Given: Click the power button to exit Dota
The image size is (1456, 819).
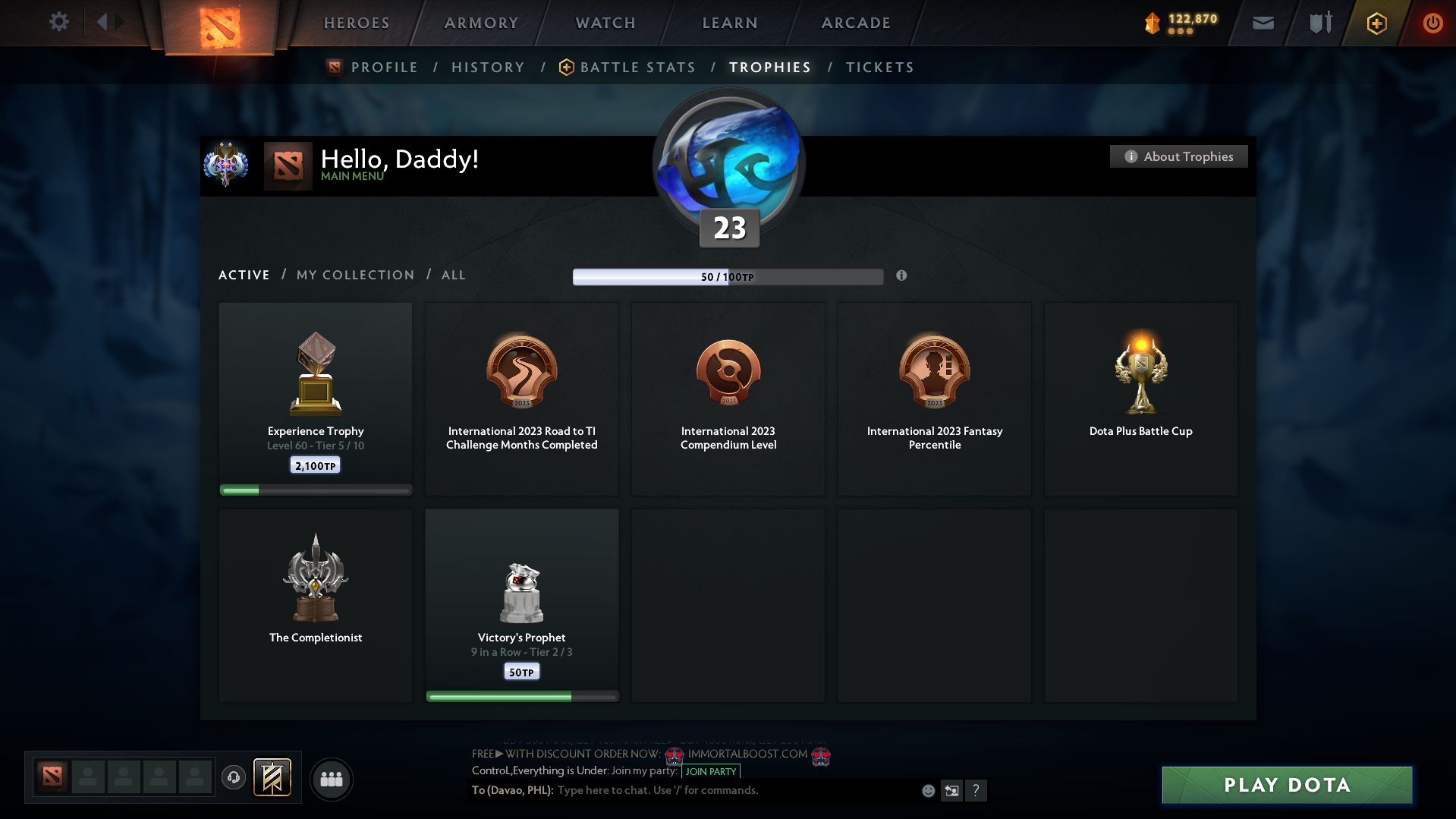Looking at the screenshot, I should point(1432,24).
